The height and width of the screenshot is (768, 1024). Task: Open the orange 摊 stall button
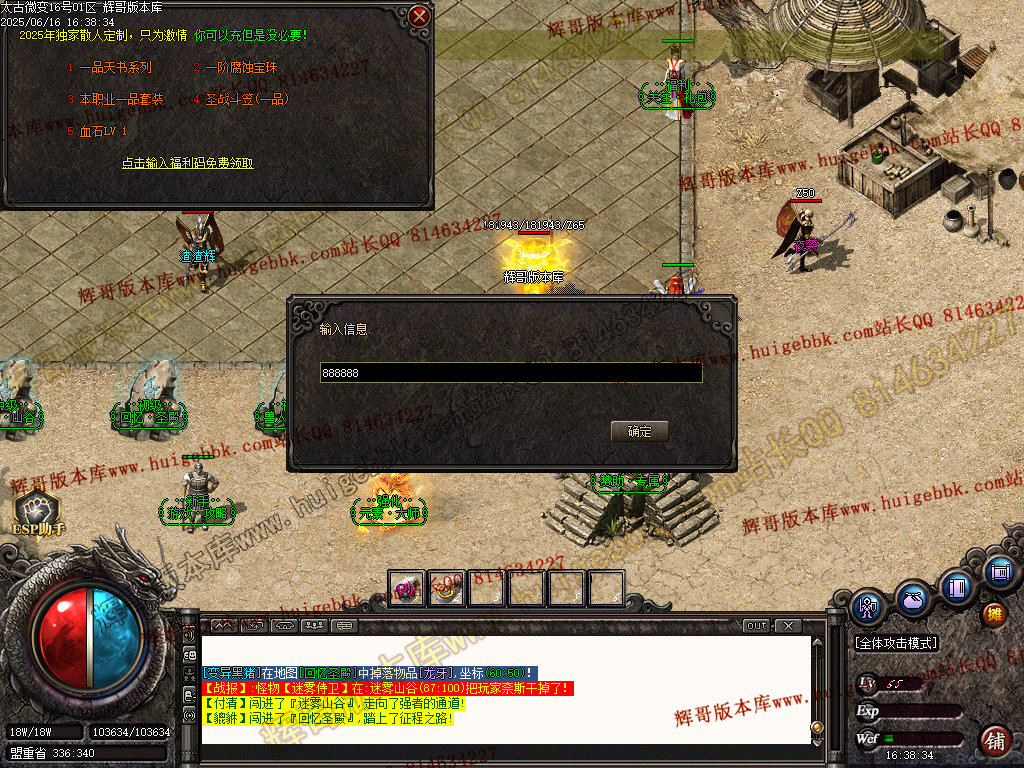[x=994, y=614]
